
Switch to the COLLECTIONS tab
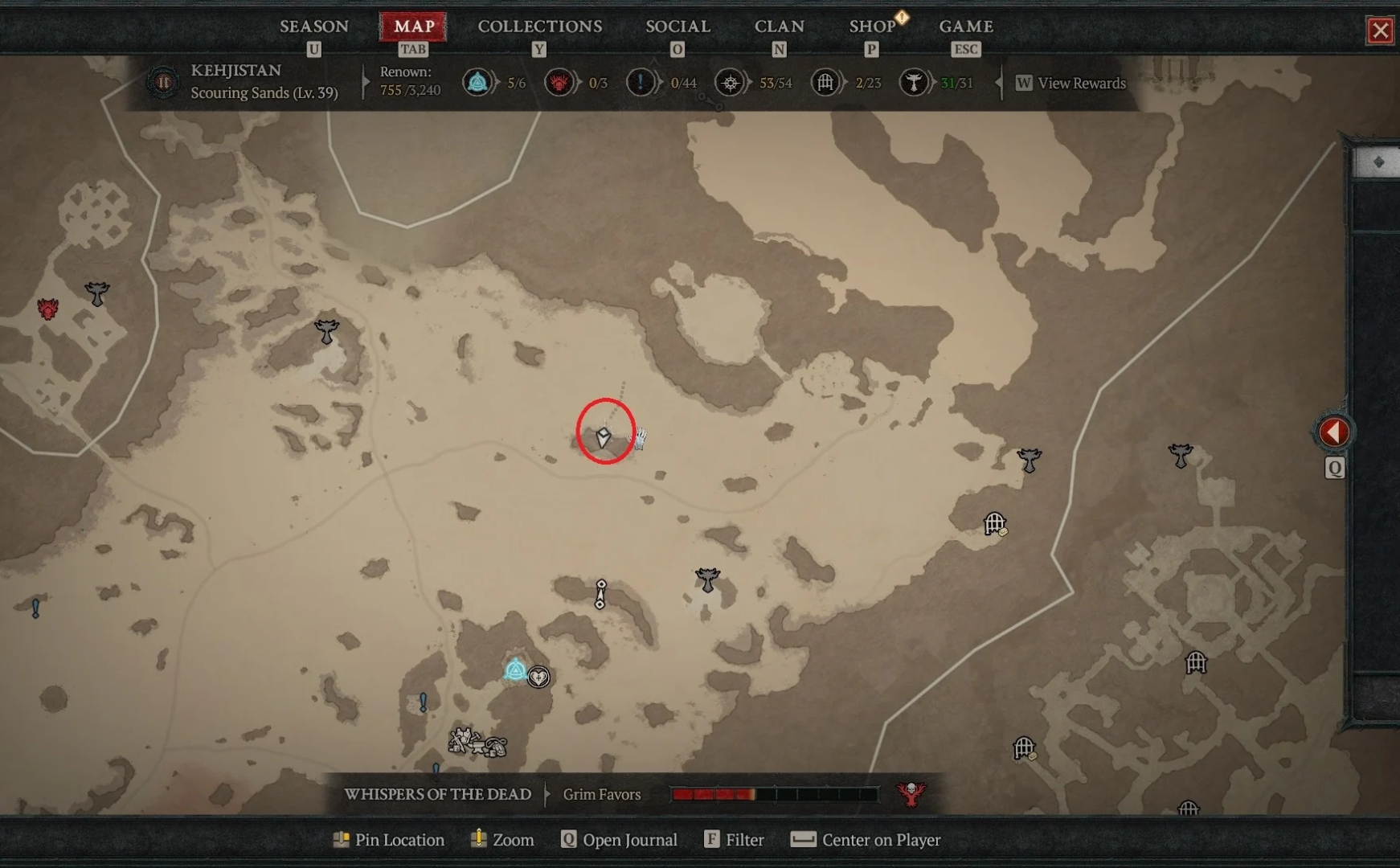[x=539, y=26]
